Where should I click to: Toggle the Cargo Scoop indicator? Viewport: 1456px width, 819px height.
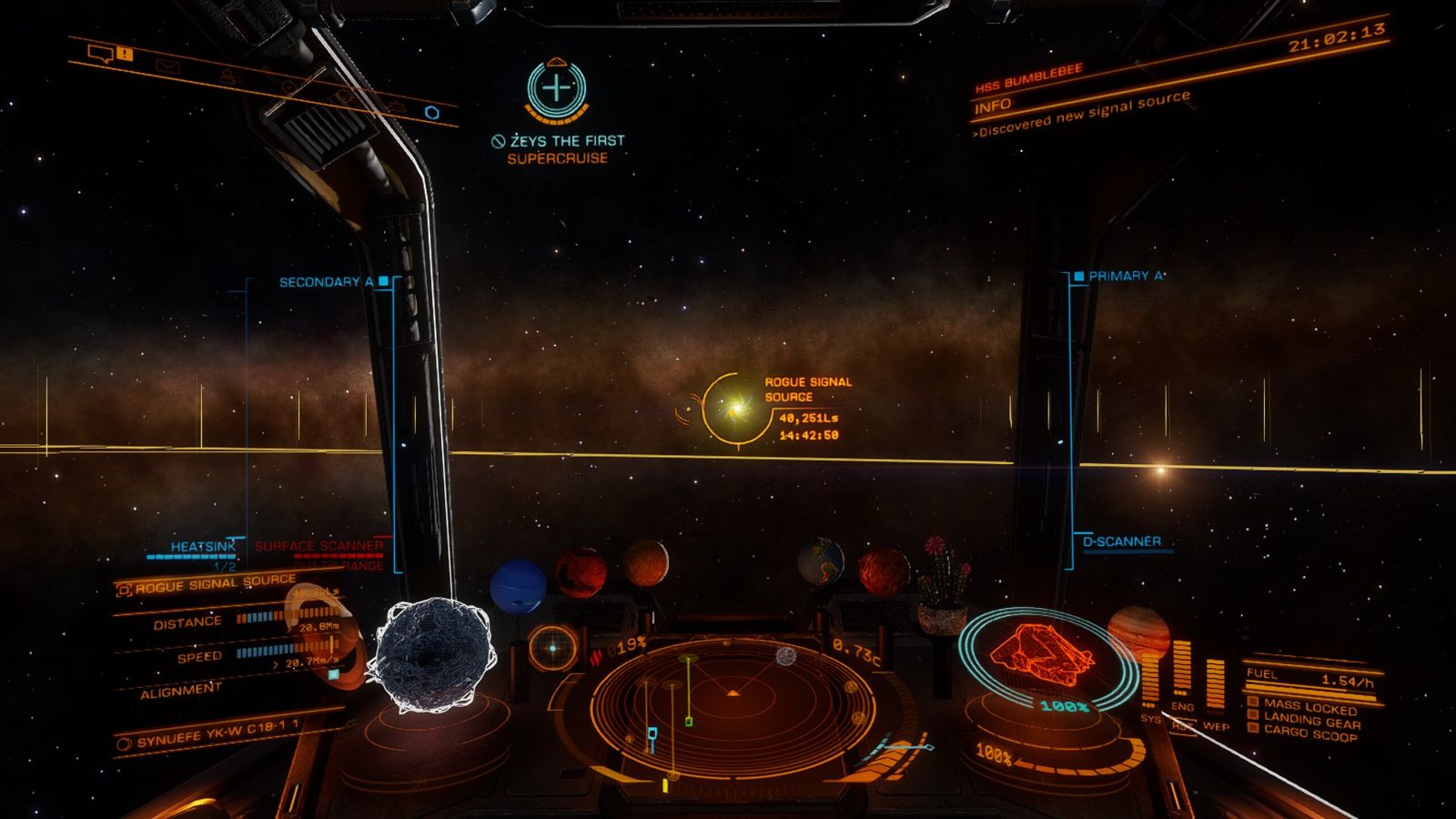tap(1309, 733)
